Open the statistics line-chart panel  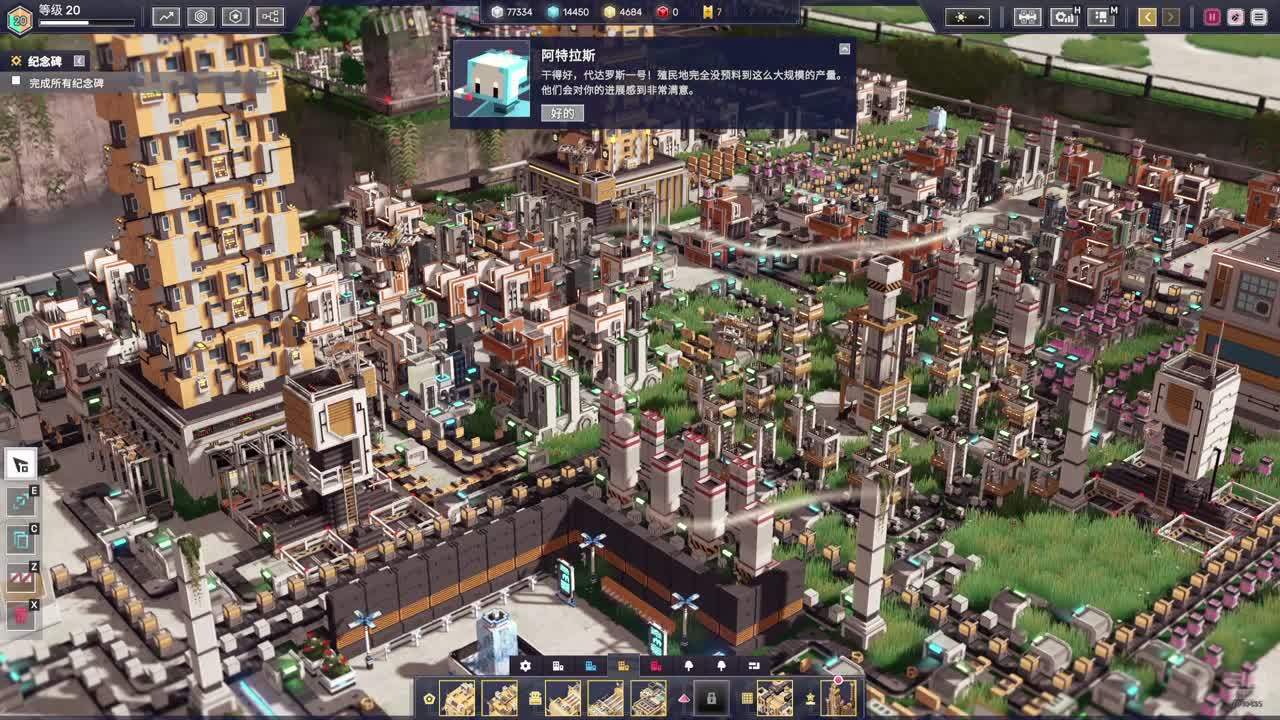tap(166, 16)
